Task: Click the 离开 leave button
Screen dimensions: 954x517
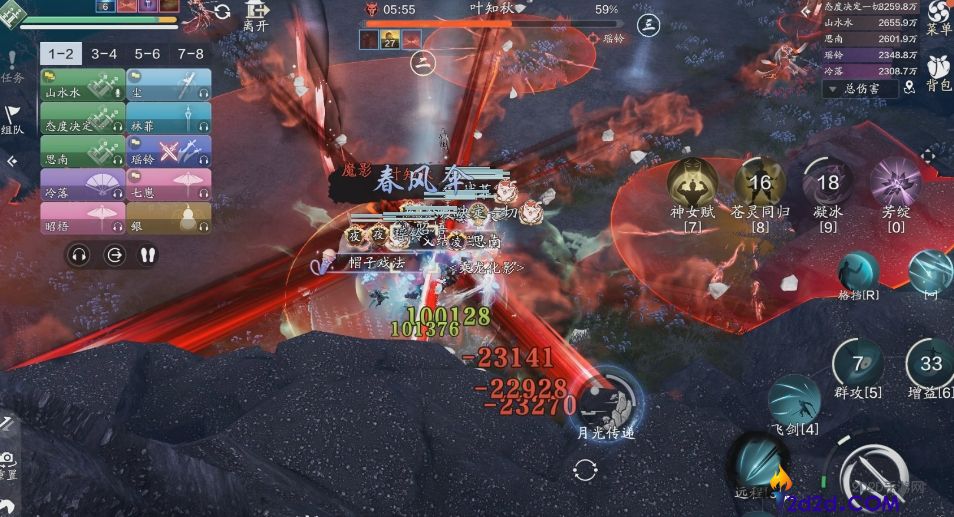Action: (257, 16)
